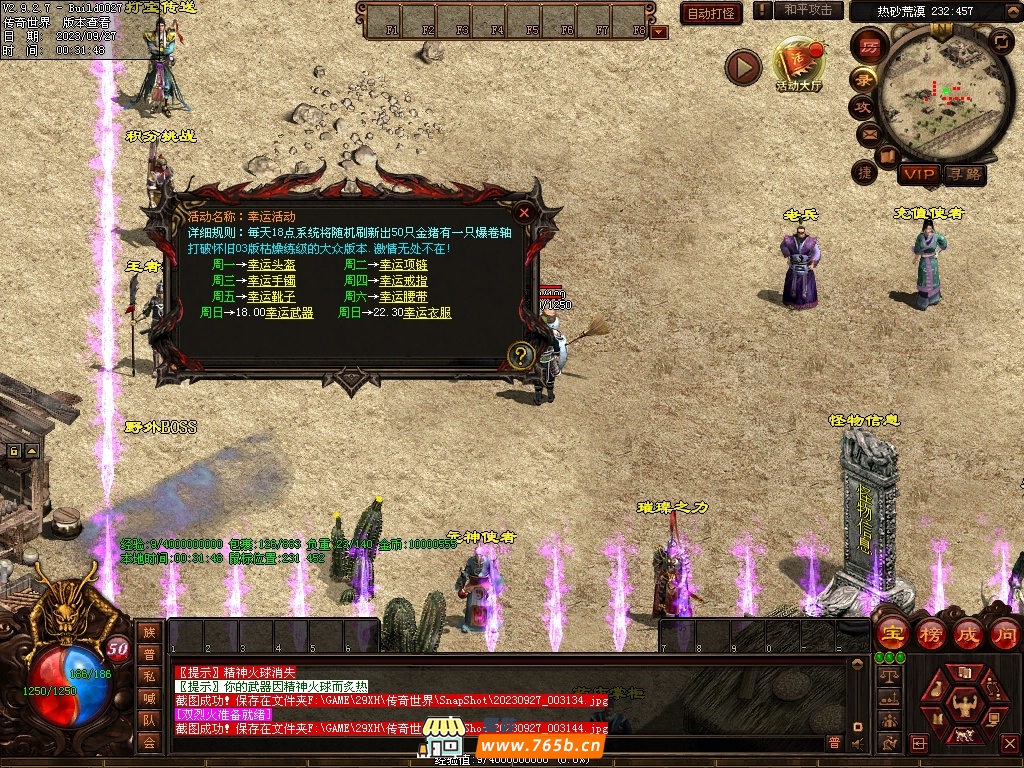Image resolution: width=1024 pixels, height=768 pixels.
Task: Open the 幸运衣服 Sunday 22:30 link
Action: (427, 313)
